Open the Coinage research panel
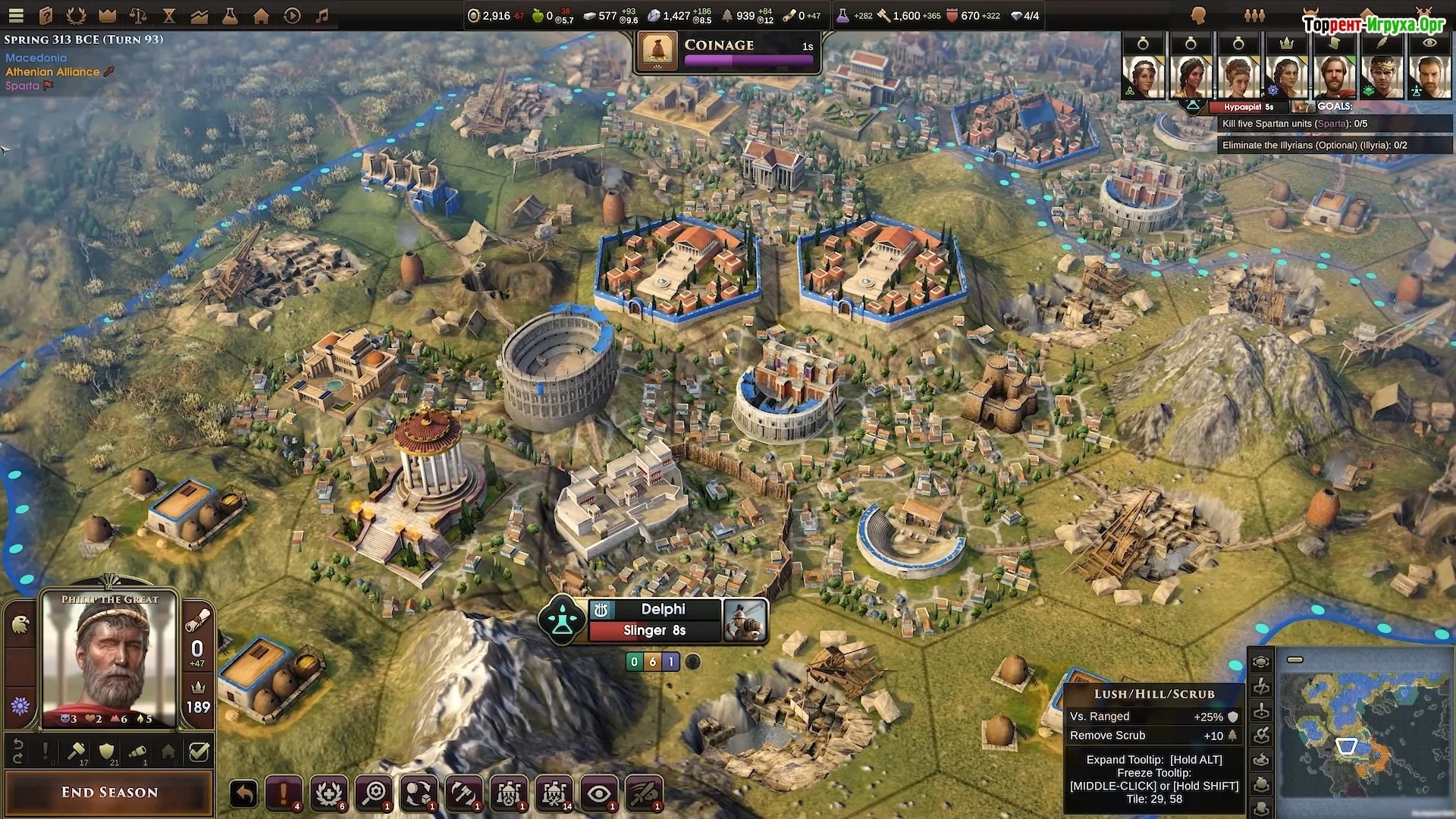 [x=727, y=52]
